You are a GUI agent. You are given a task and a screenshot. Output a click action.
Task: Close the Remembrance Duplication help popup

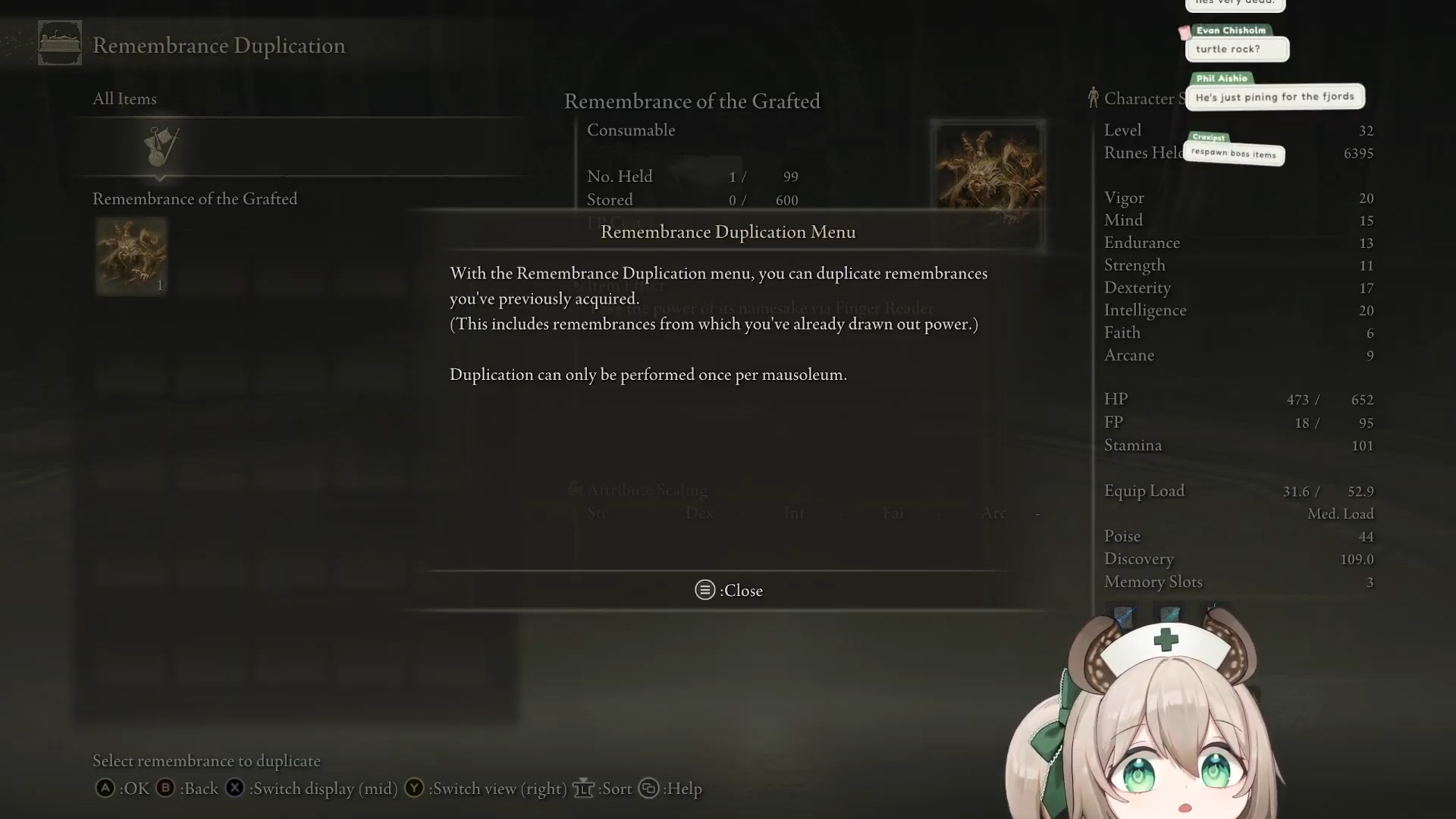click(729, 590)
